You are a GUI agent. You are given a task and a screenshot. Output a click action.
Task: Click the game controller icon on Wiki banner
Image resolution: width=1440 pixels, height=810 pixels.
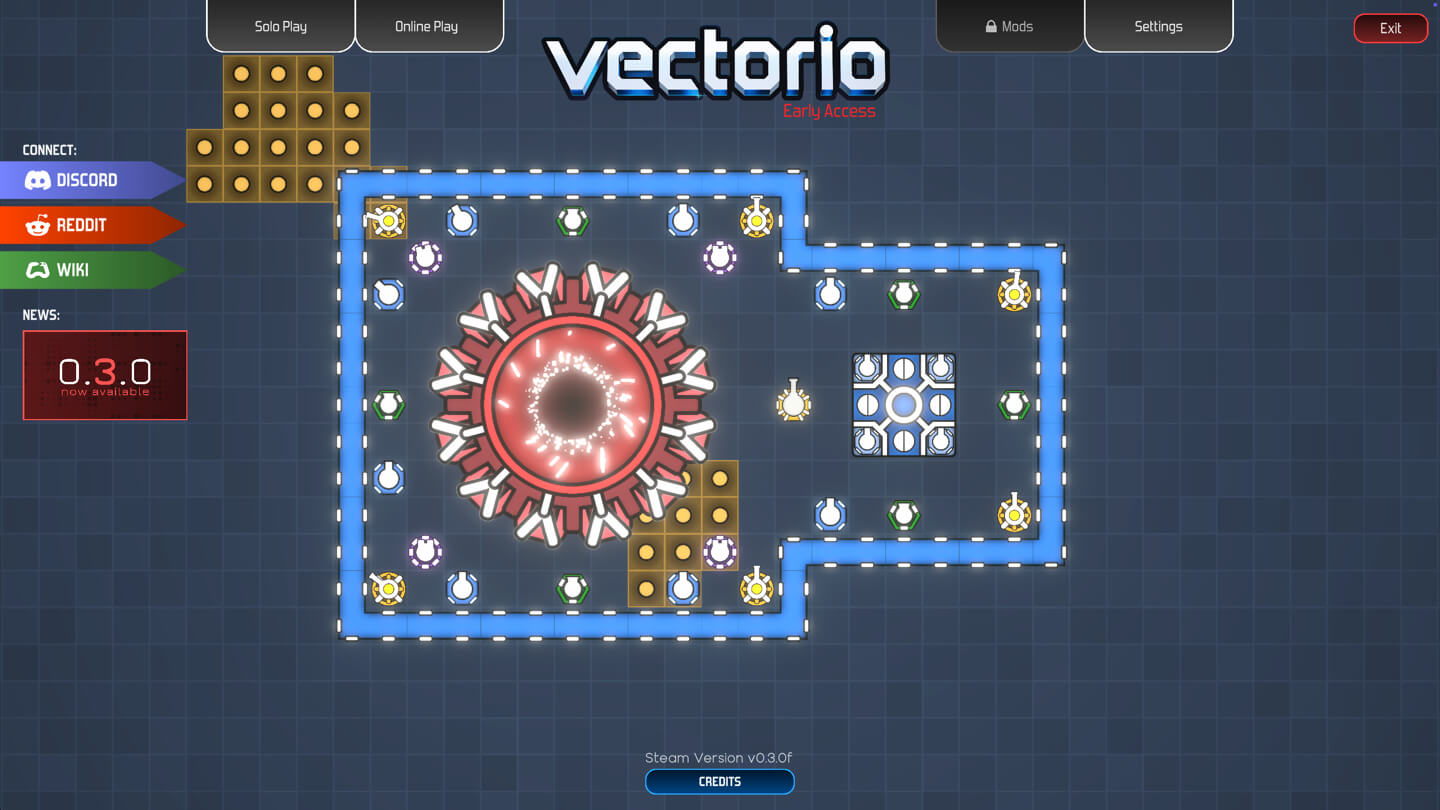40,270
